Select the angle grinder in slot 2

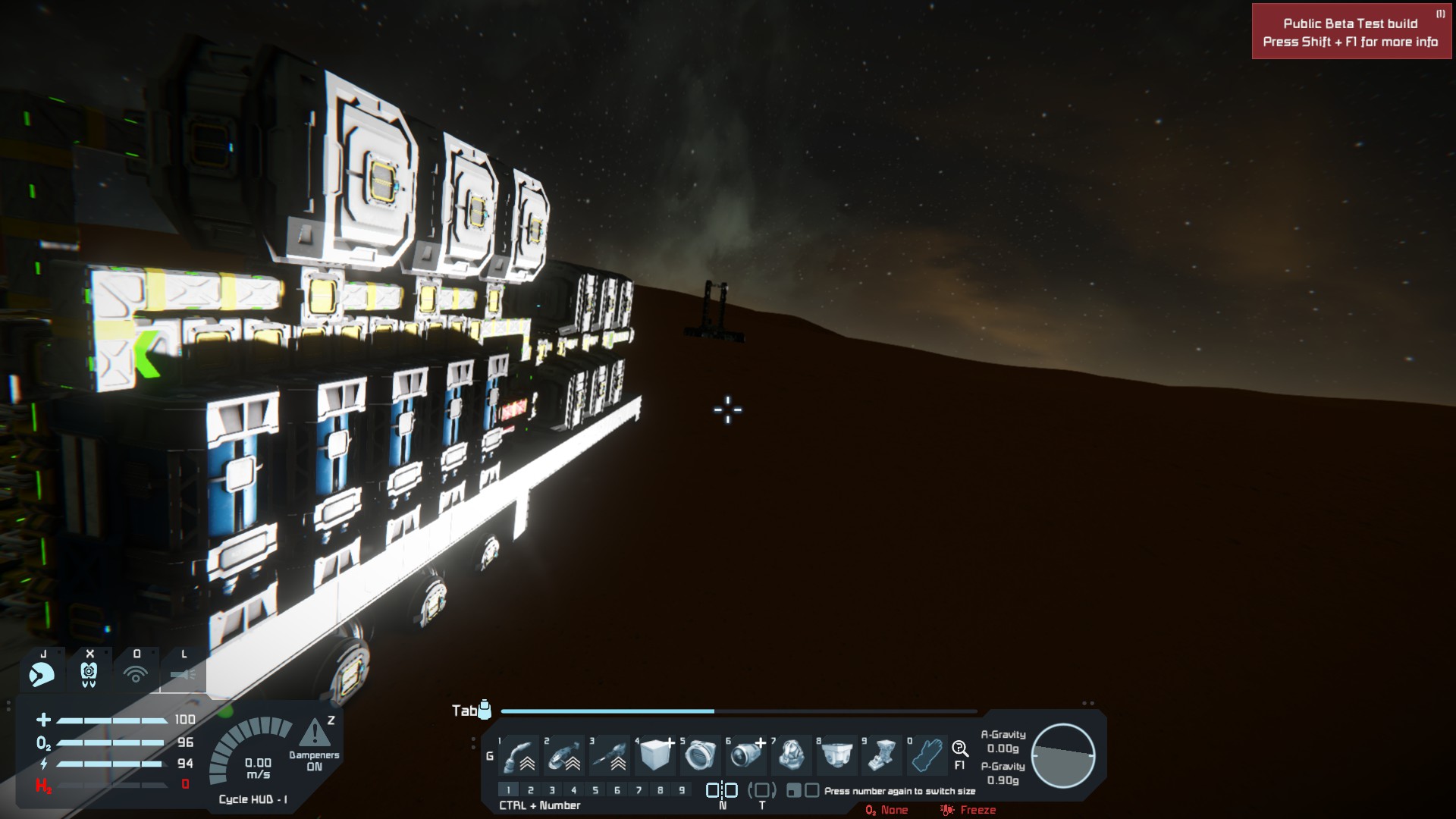click(x=565, y=755)
